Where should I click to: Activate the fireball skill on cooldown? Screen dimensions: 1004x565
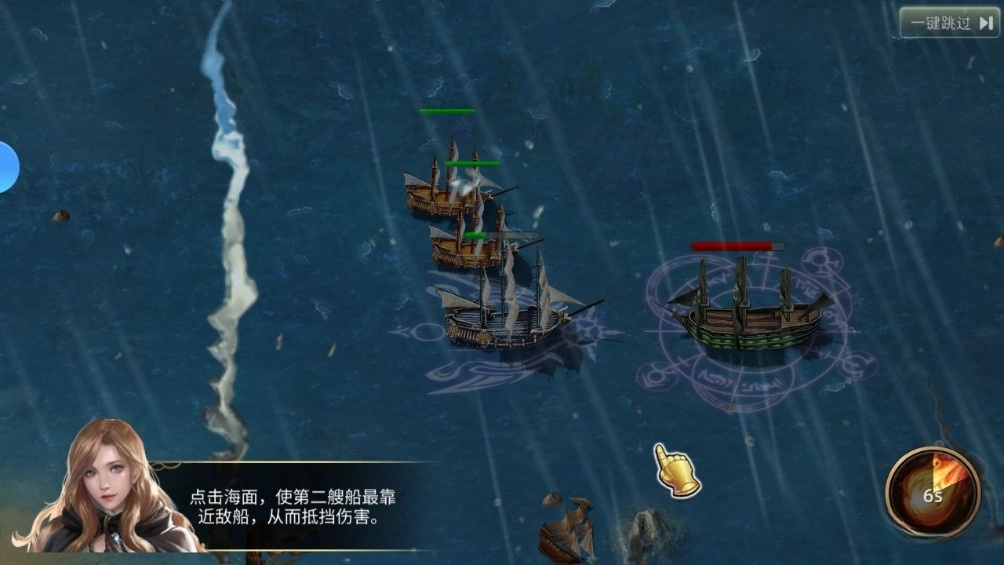931,491
